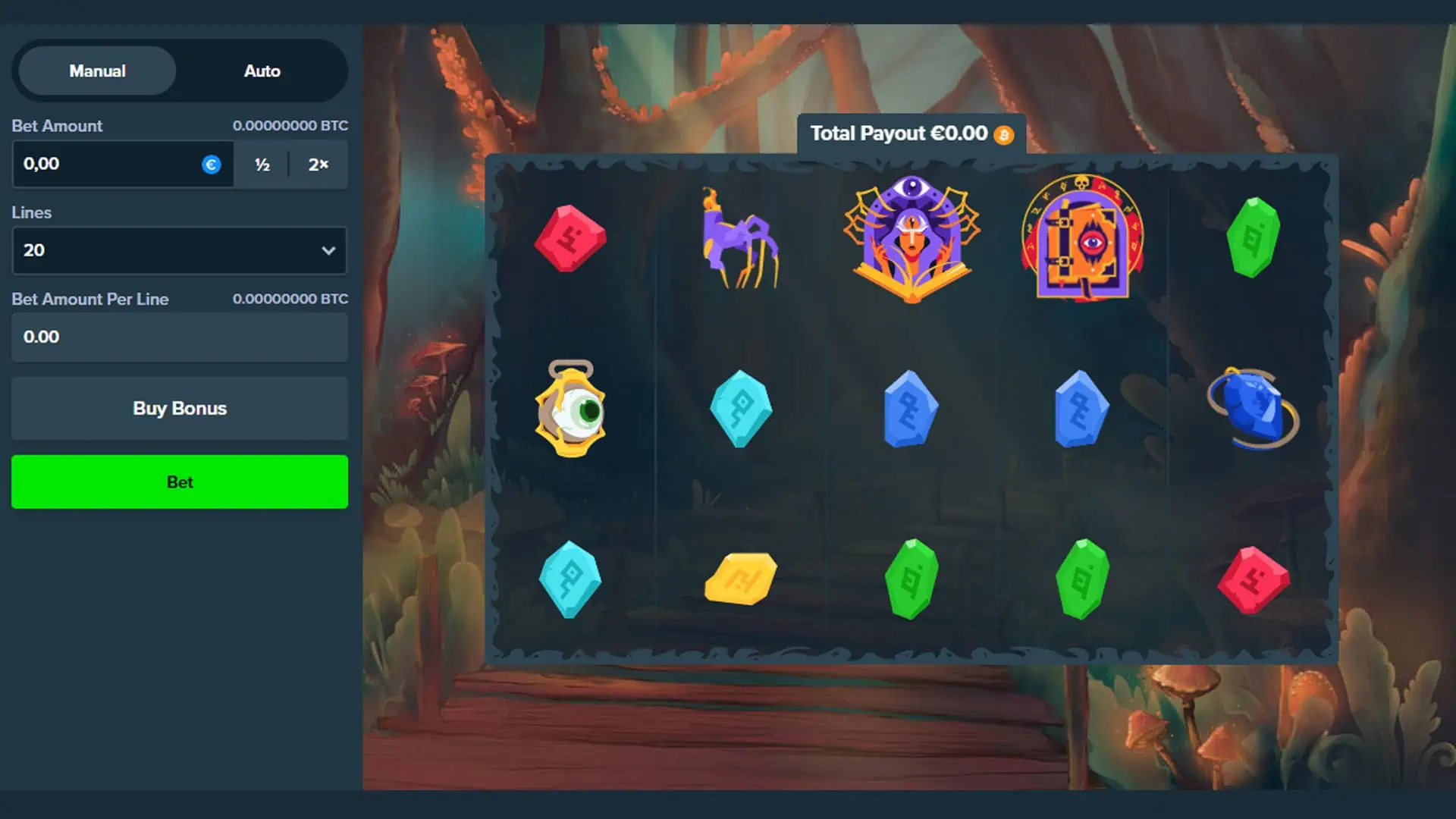Open the Lines dropdown showing 20
This screenshot has height=819, width=1456.
coord(180,250)
